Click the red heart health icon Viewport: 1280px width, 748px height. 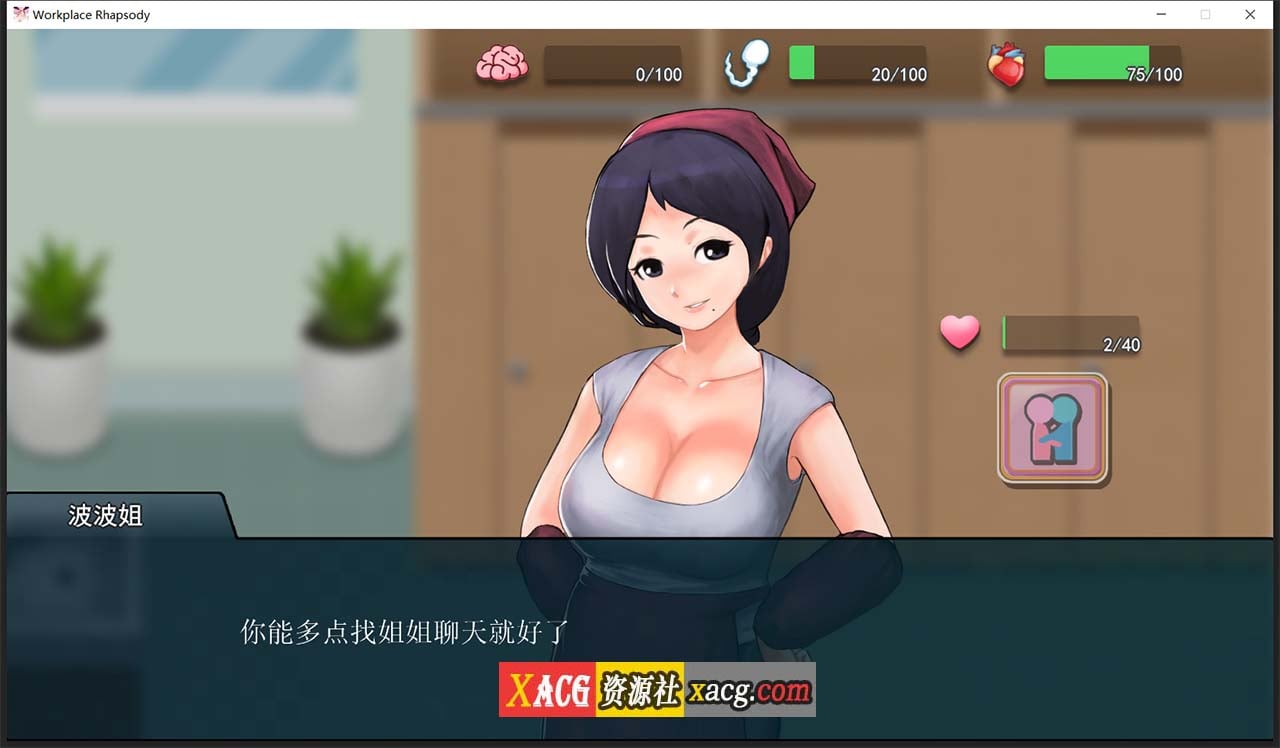(1008, 62)
